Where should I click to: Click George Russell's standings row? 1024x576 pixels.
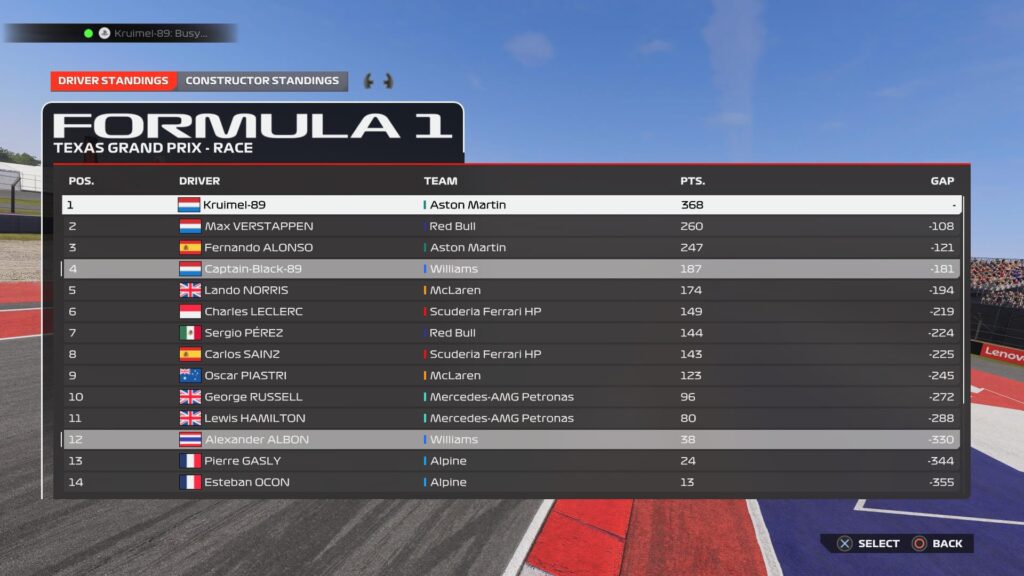511,397
